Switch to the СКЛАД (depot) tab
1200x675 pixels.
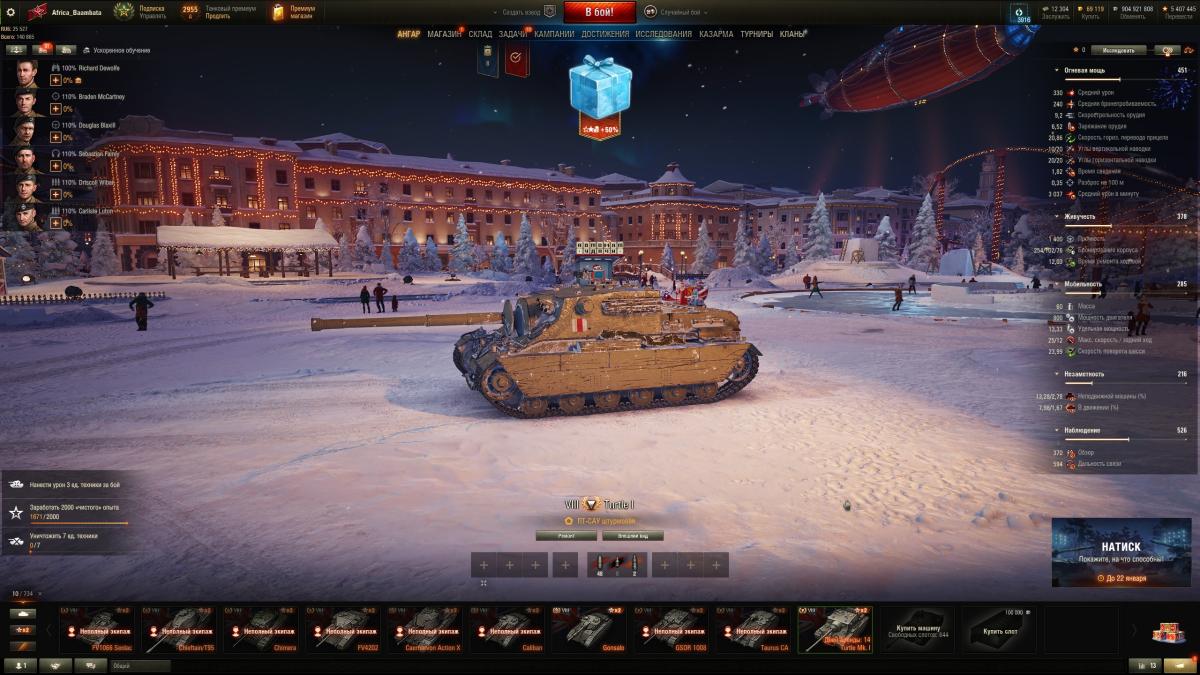point(480,34)
